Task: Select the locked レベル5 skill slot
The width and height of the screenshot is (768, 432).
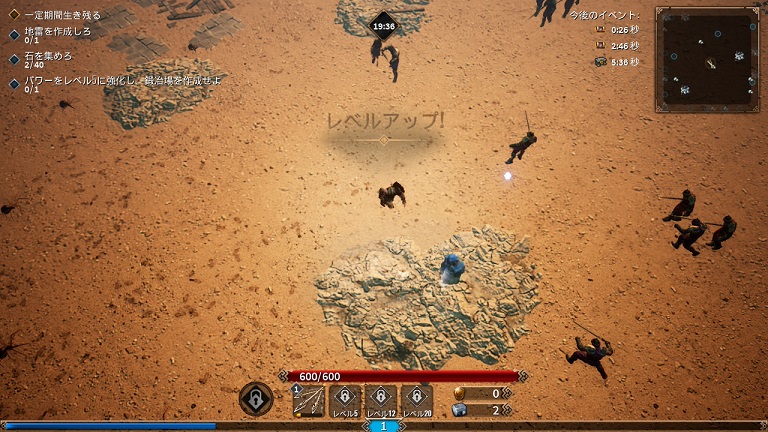Action: pos(344,400)
